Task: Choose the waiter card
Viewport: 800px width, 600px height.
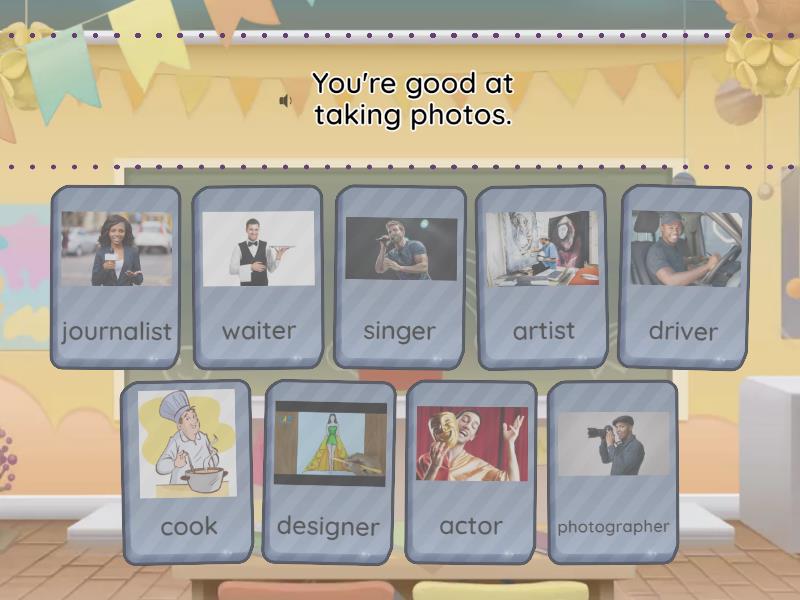Action: pos(258,277)
